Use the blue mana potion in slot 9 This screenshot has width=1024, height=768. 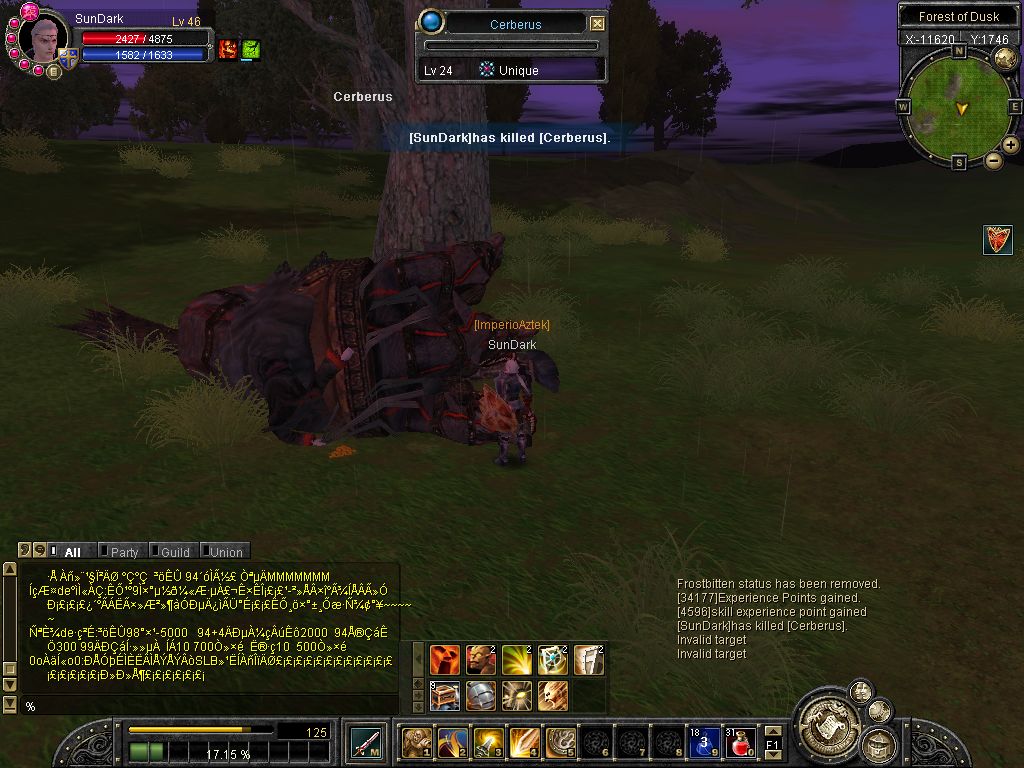pyautogui.click(x=704, y=743)
